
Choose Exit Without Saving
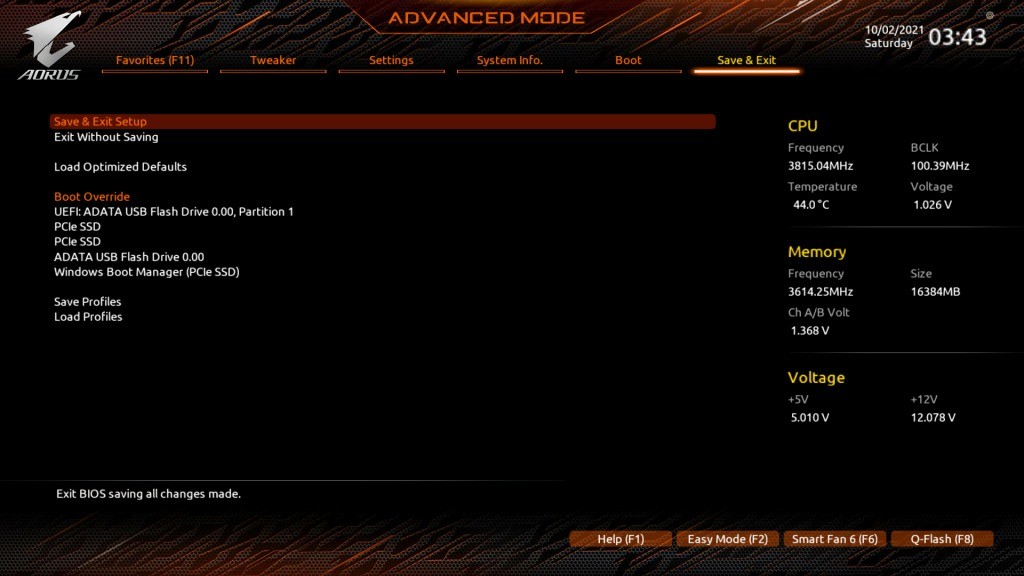(x=106, y=137)
